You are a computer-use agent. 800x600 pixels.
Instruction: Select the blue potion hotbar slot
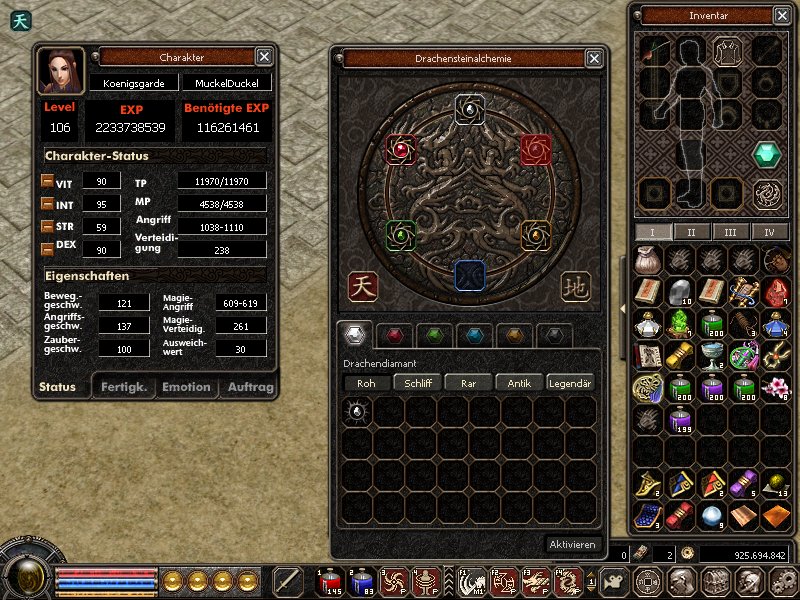point(361,580)
